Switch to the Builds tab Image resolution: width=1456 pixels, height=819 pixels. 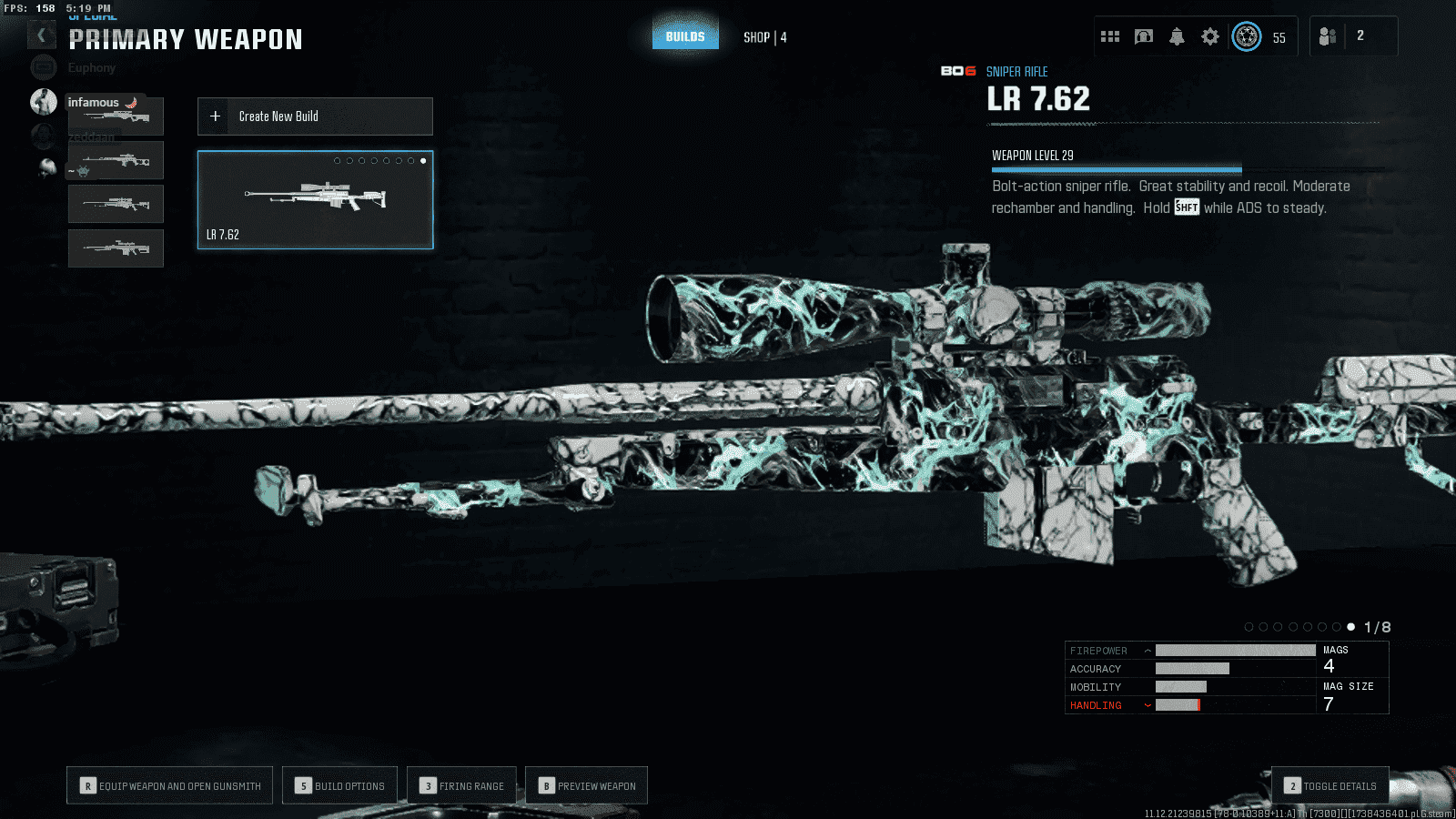click(685, 36)
